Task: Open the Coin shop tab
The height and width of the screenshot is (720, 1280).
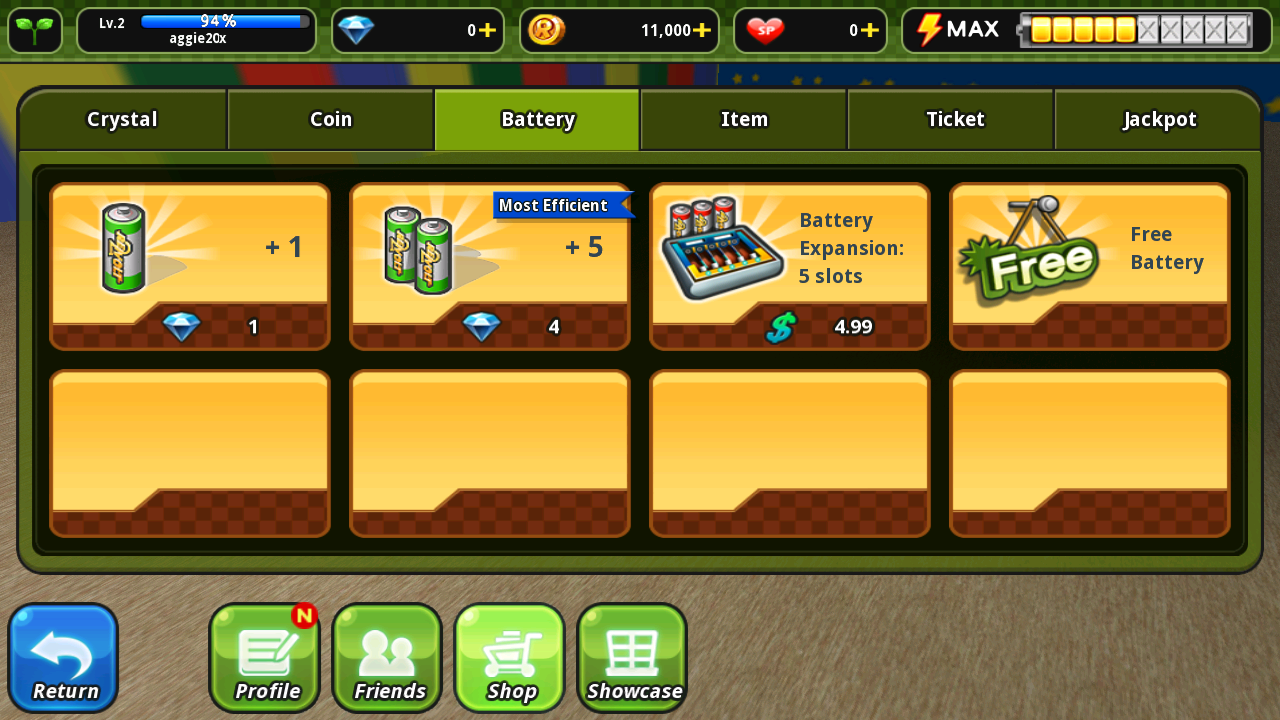Action: coord(330,120)
